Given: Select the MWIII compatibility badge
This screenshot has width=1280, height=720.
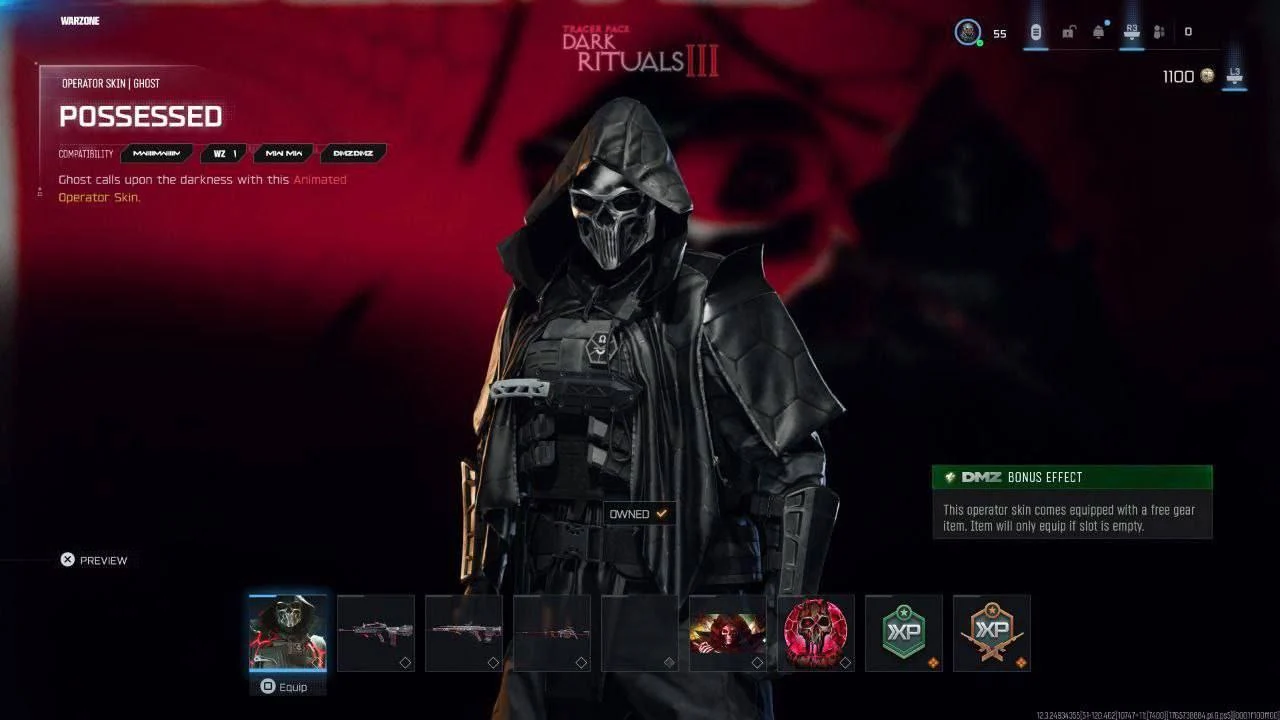Looking at the screenshot, I should (x=160, y=153).
